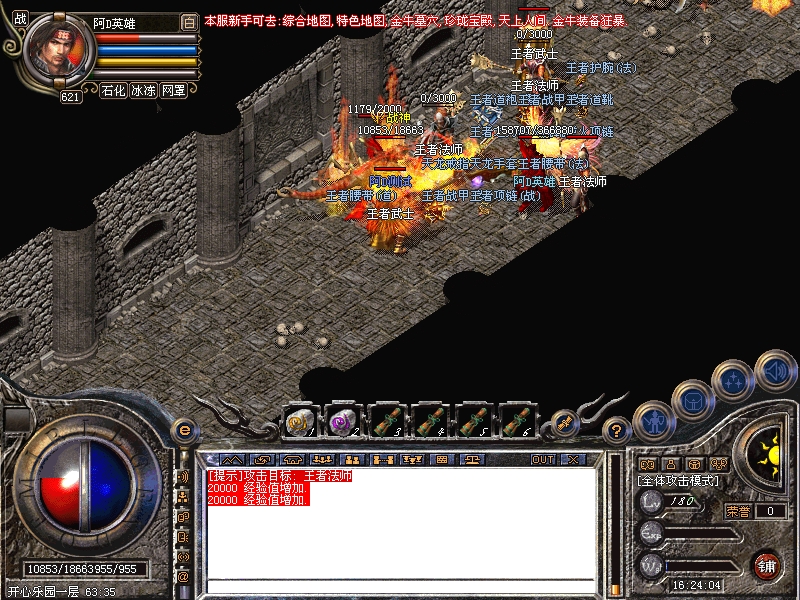
Task: Use the green potion bundle in slot 6
Action: coord(515,420)
